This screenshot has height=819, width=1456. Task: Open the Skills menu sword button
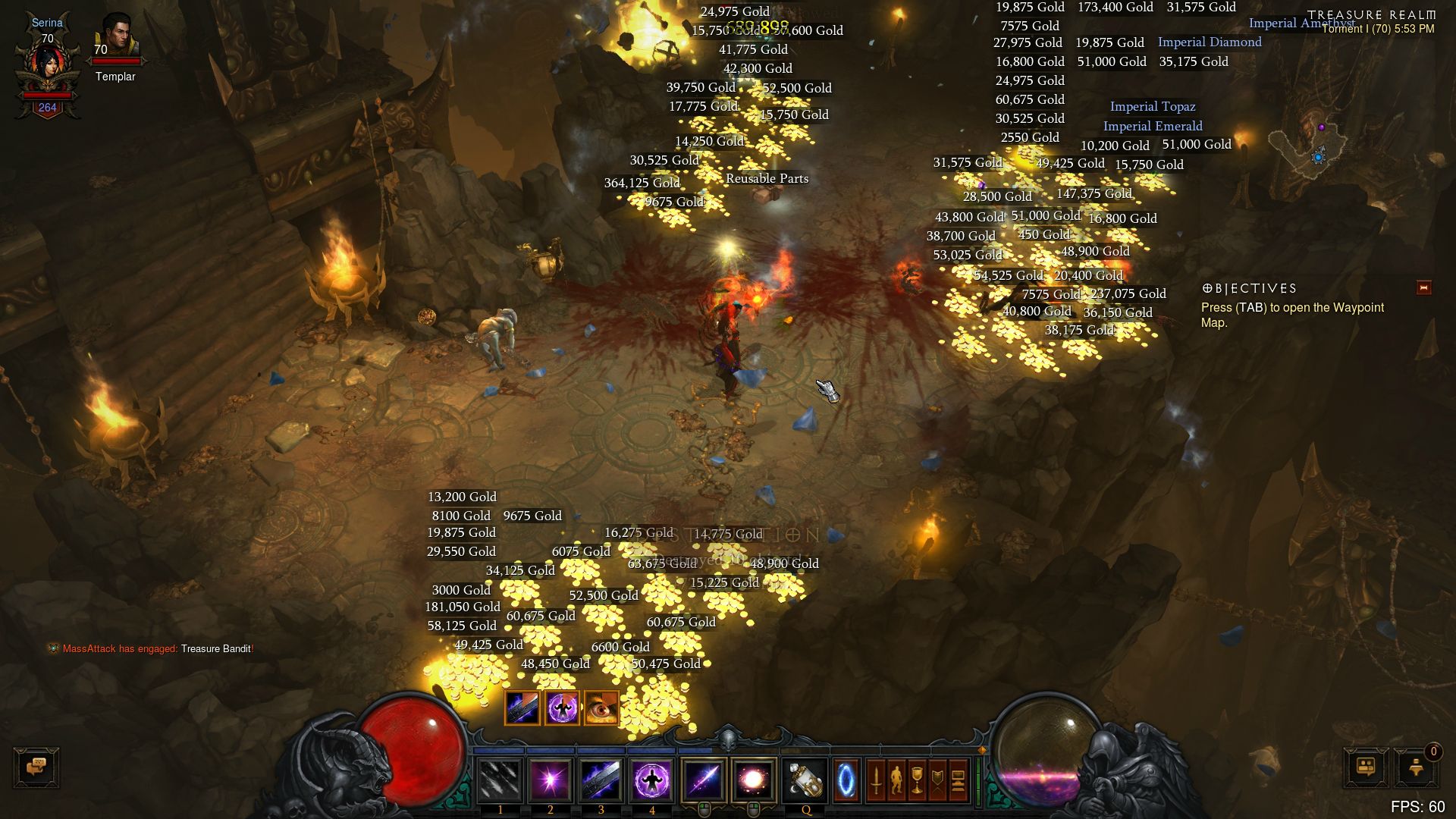point(876,780)
